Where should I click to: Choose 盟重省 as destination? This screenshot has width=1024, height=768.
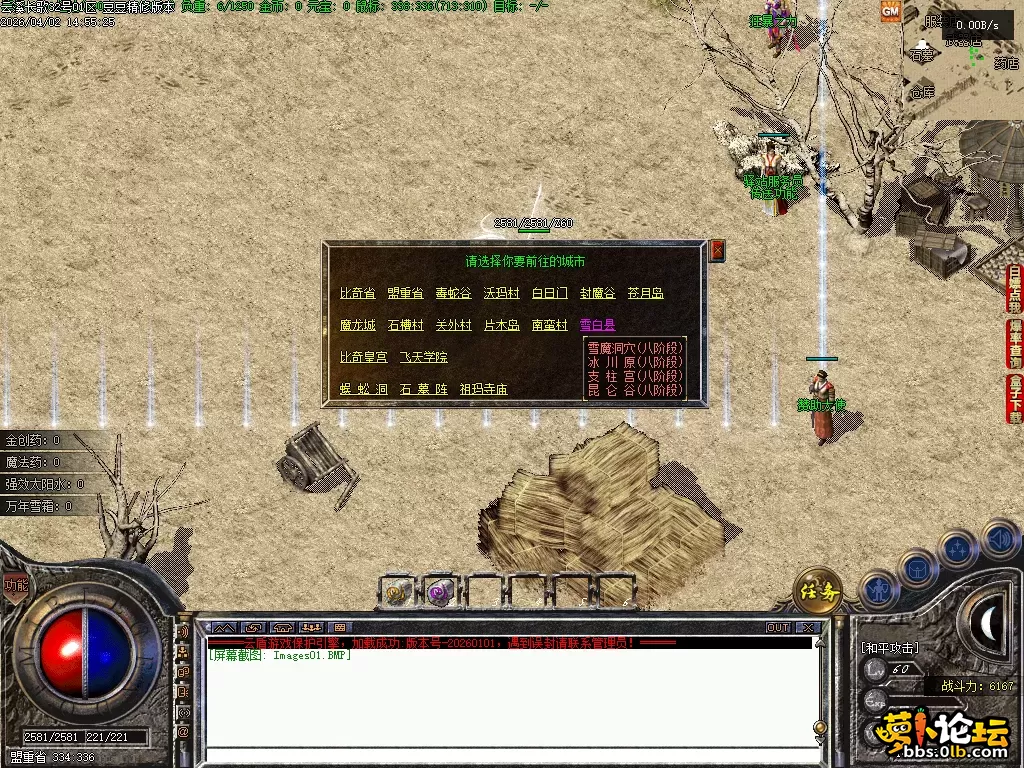[405, 293]
